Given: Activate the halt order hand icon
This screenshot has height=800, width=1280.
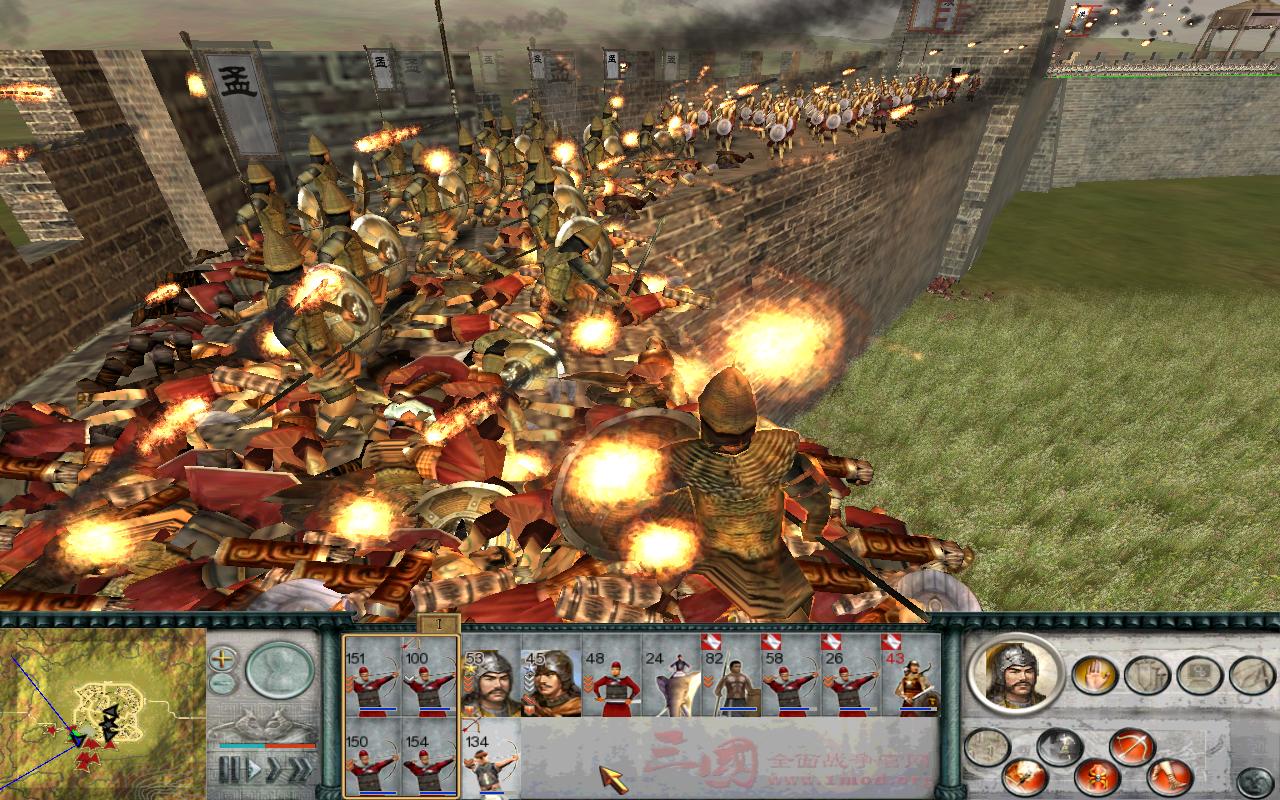Looking at the screenshot, I should point(1094,675).
